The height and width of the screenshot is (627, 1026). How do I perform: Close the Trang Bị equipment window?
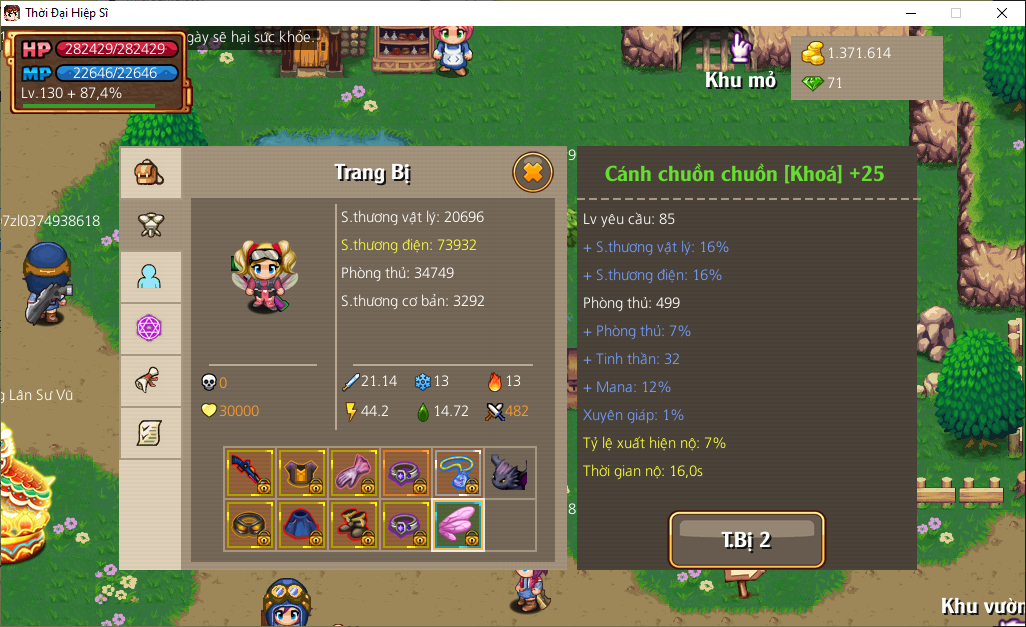(x=533, y=173)
